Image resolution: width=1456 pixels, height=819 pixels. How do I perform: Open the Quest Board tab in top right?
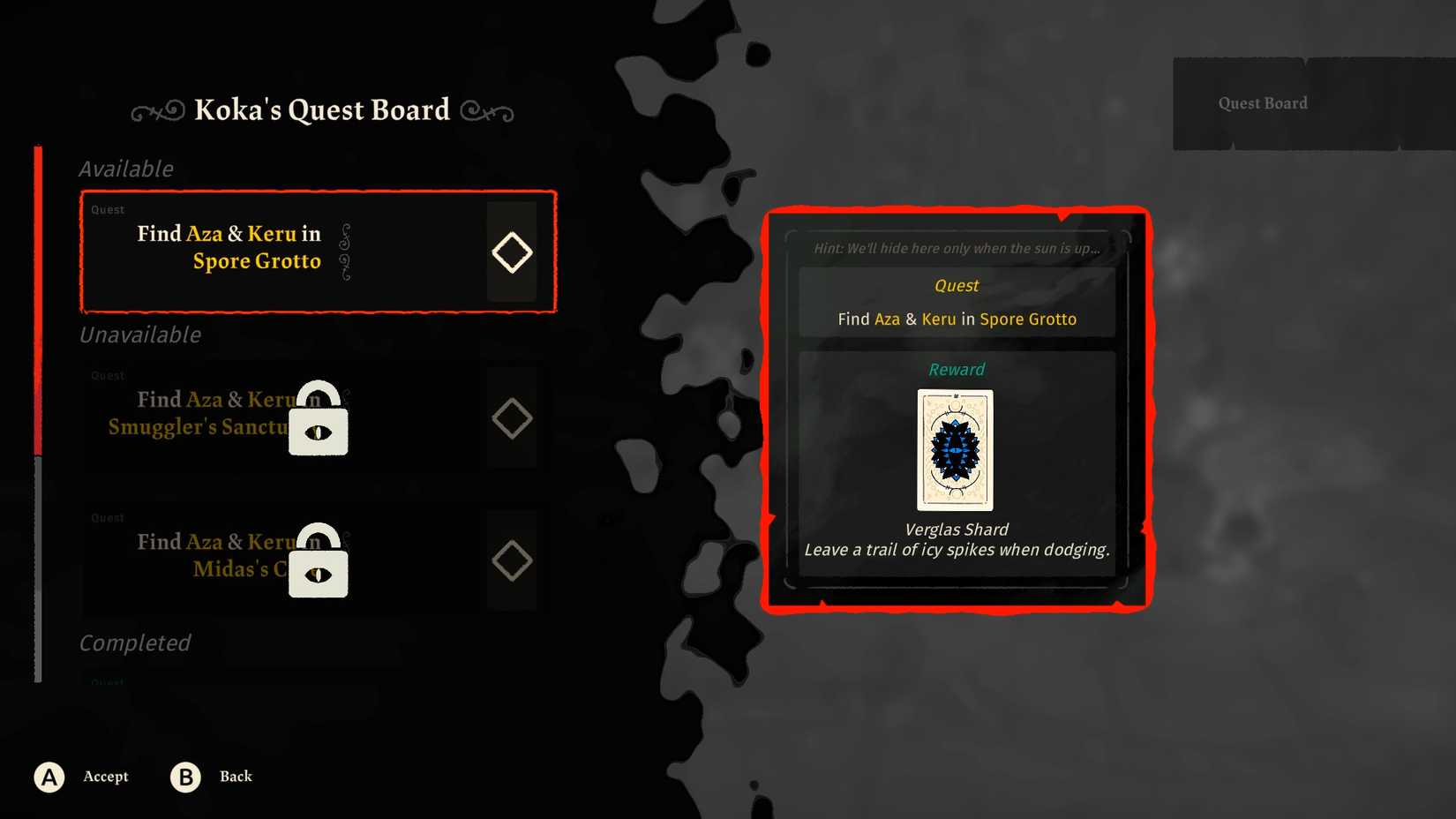[x=1262, y=102]
